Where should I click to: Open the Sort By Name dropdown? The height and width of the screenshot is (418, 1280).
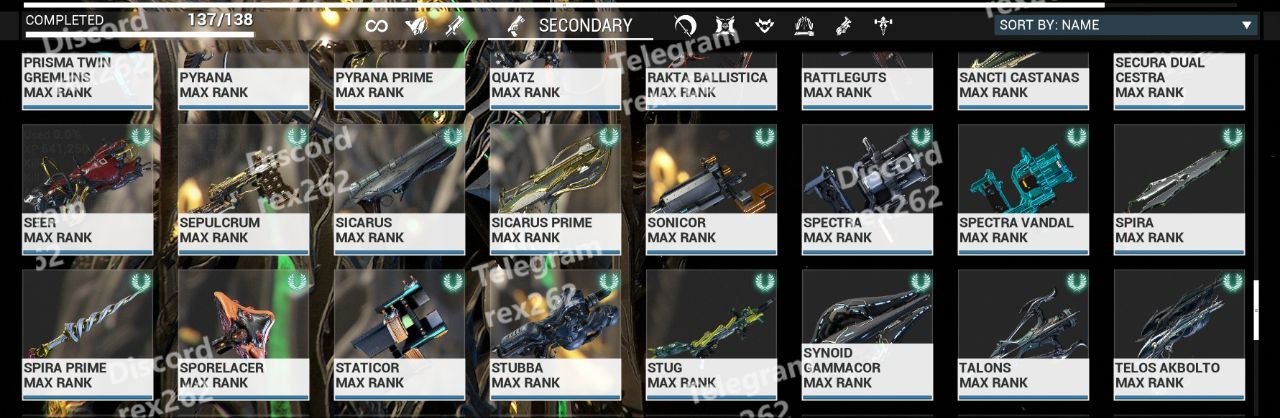[x=1125, y=26]
